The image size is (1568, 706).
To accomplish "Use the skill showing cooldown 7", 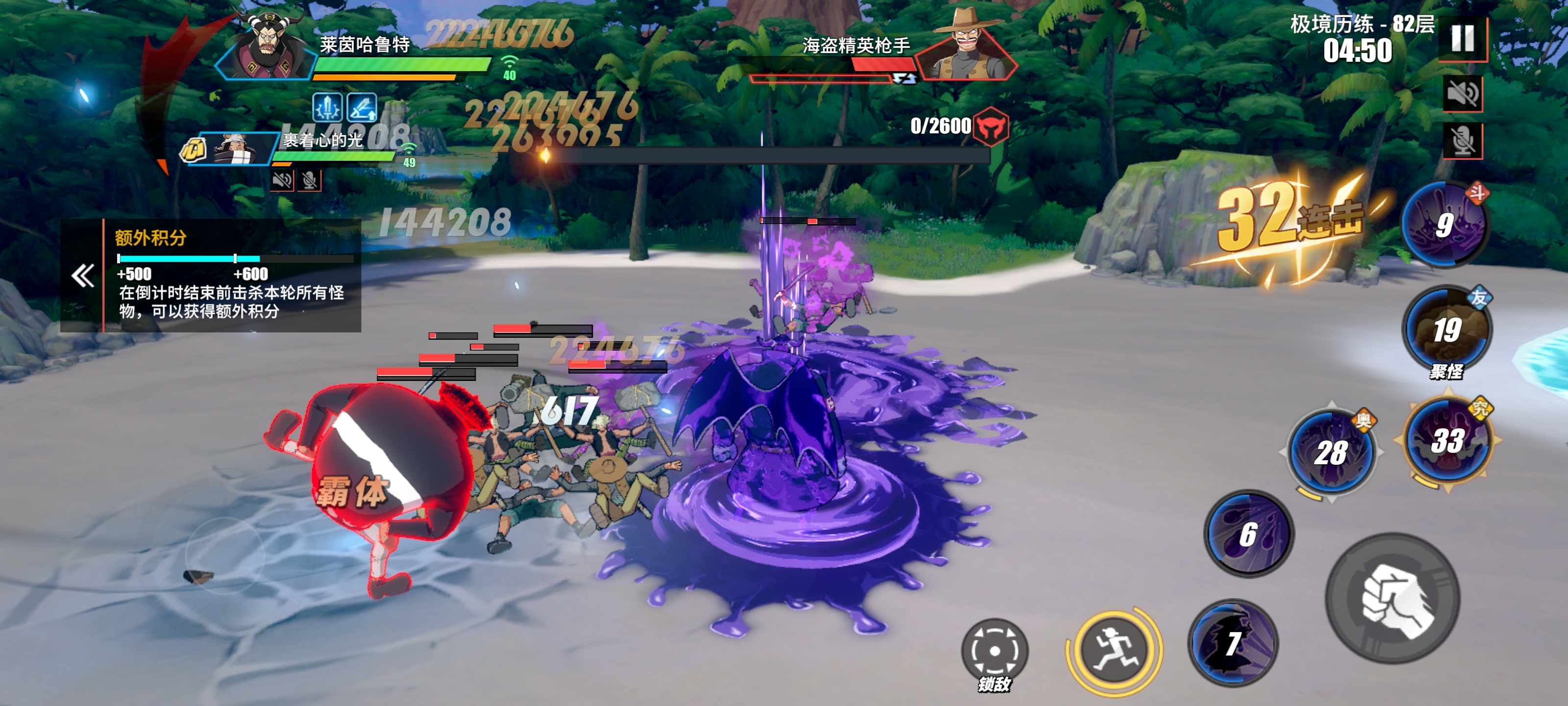I will tap(1233, 643).
